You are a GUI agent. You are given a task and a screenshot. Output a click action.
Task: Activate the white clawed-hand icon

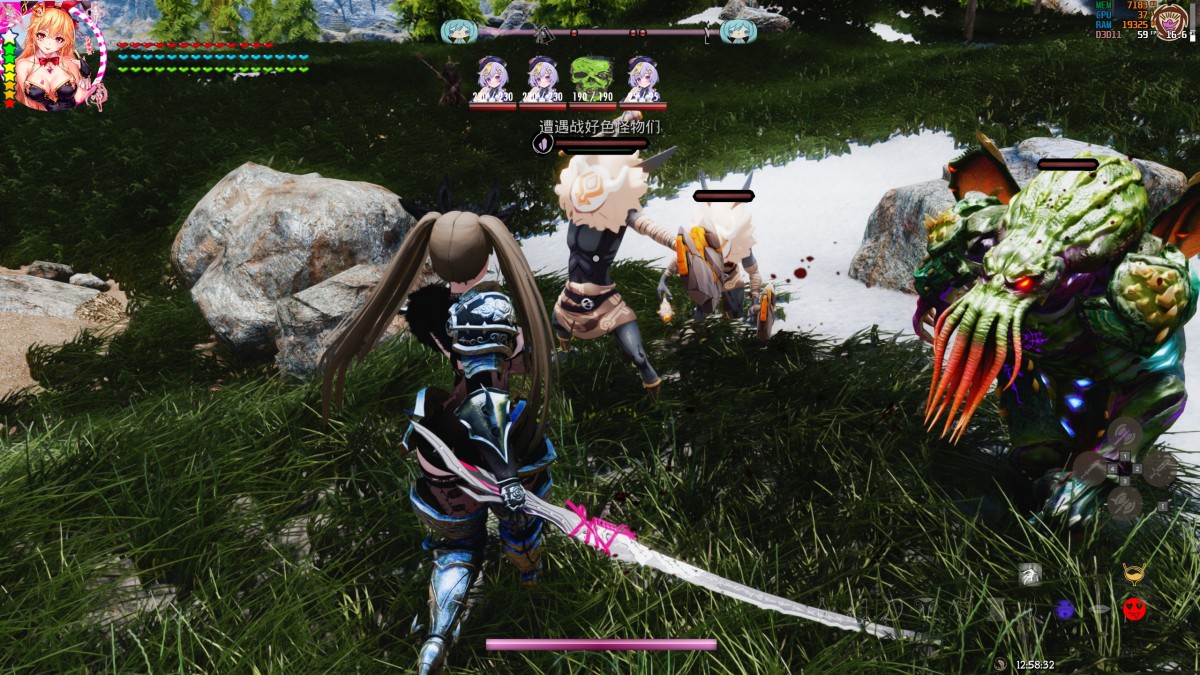[1029, 574]
